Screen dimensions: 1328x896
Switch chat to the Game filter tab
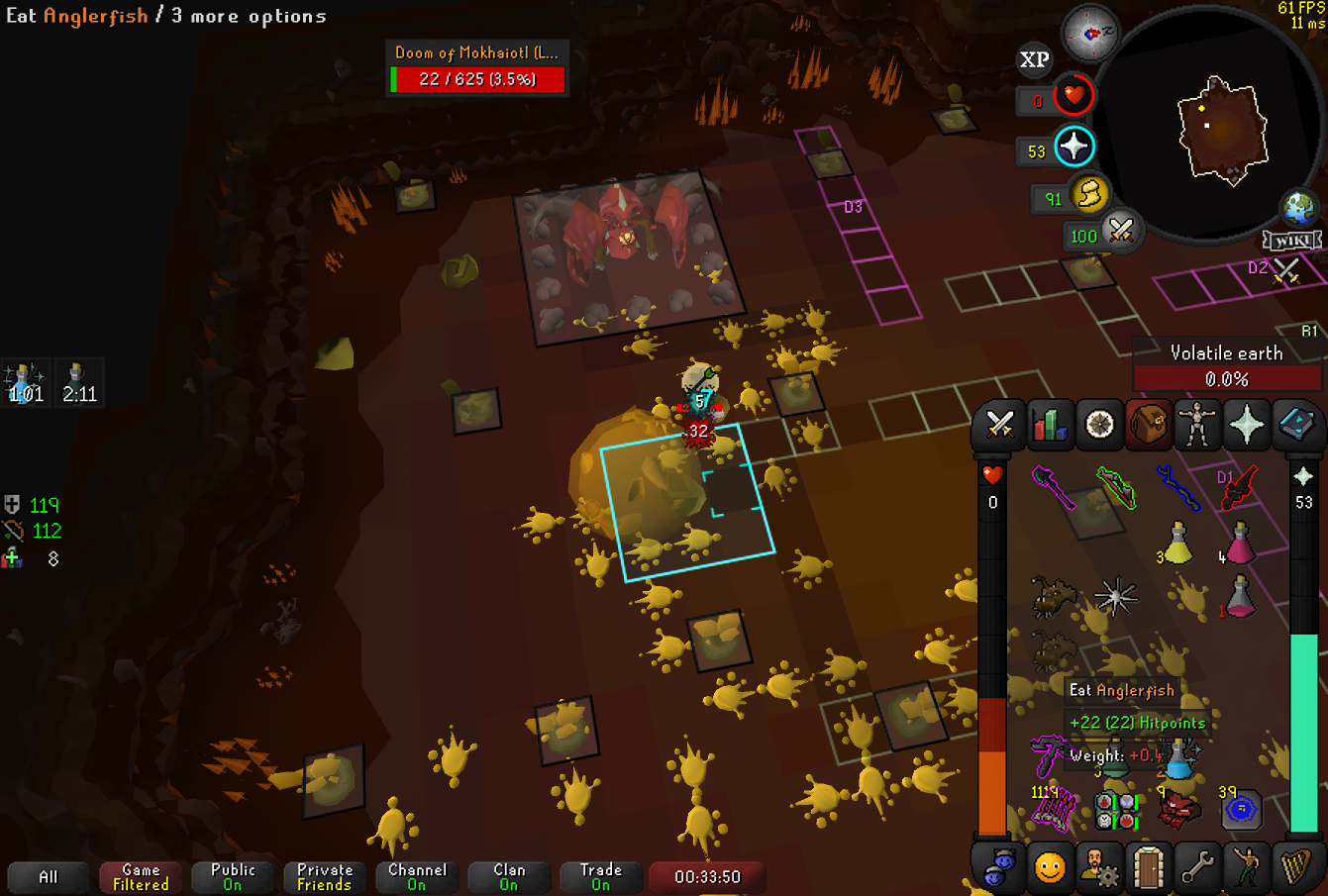141,877
